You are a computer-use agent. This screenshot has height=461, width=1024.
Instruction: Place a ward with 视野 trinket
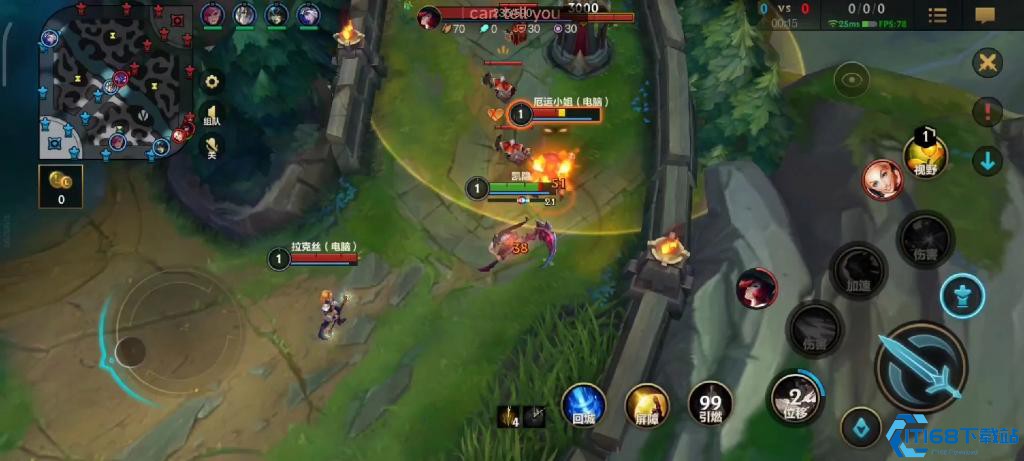click(926, 155)
